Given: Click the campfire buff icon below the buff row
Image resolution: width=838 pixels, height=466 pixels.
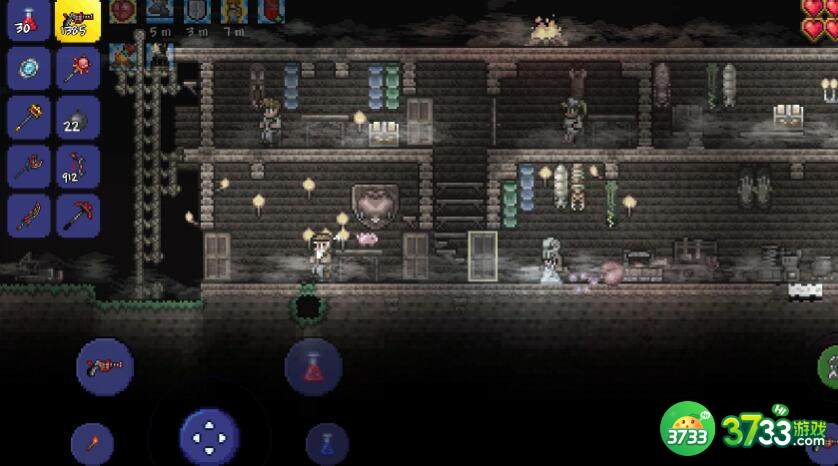Looking at the screenshot, I should coord(125,57).
